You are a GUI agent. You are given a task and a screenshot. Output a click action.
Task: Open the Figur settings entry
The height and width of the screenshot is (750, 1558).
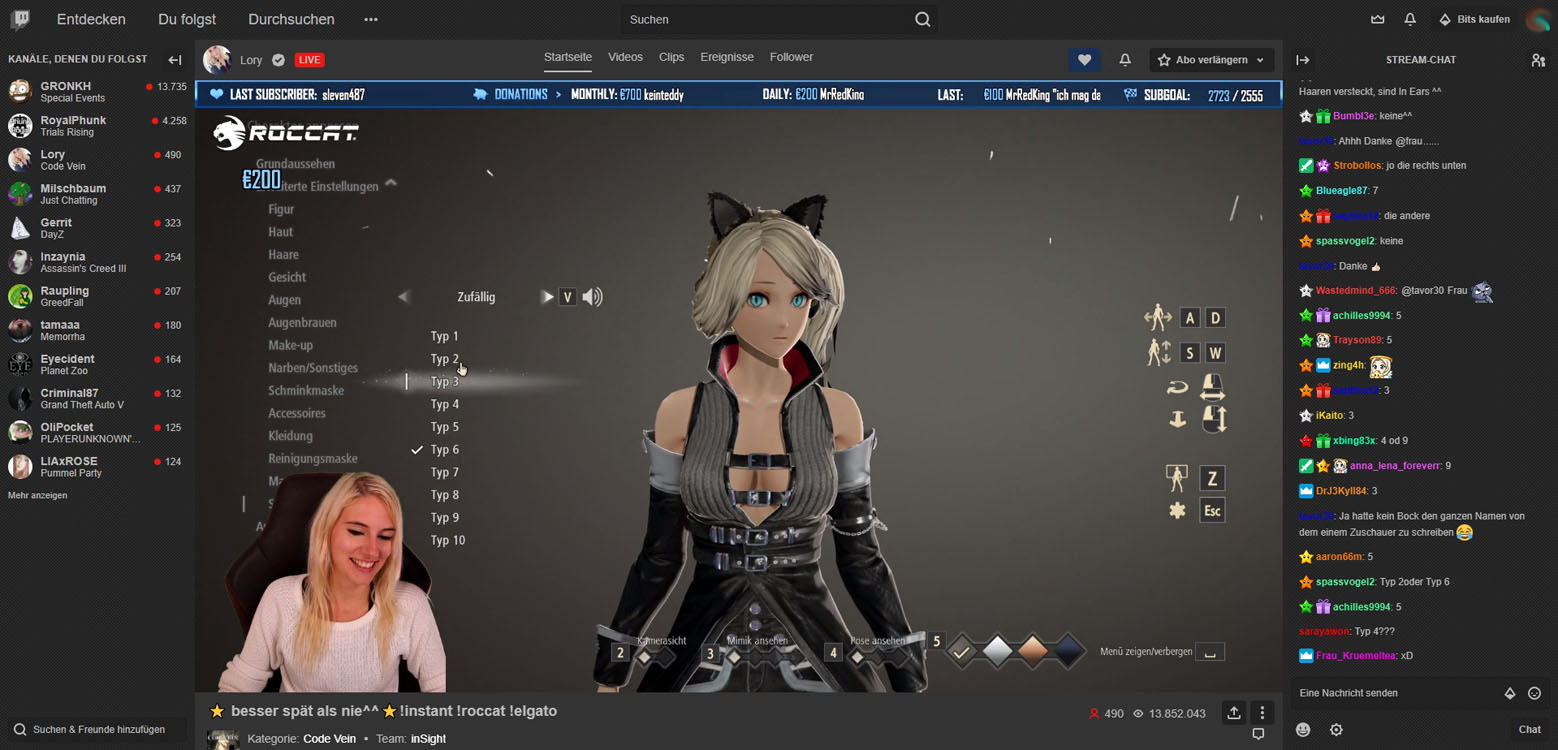281,210
